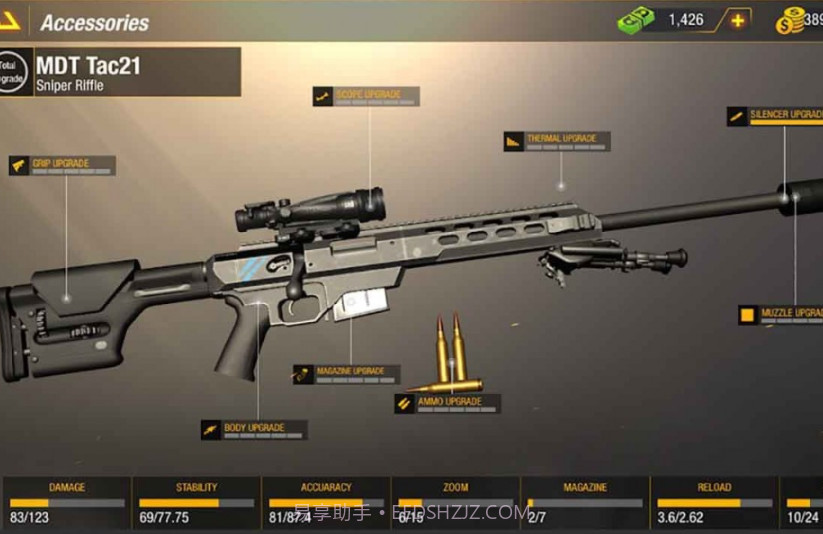The width and height of the screenshot is (823, 534).
Task: Choose the Body Upgrade option
Action: [x=254, y=430]
